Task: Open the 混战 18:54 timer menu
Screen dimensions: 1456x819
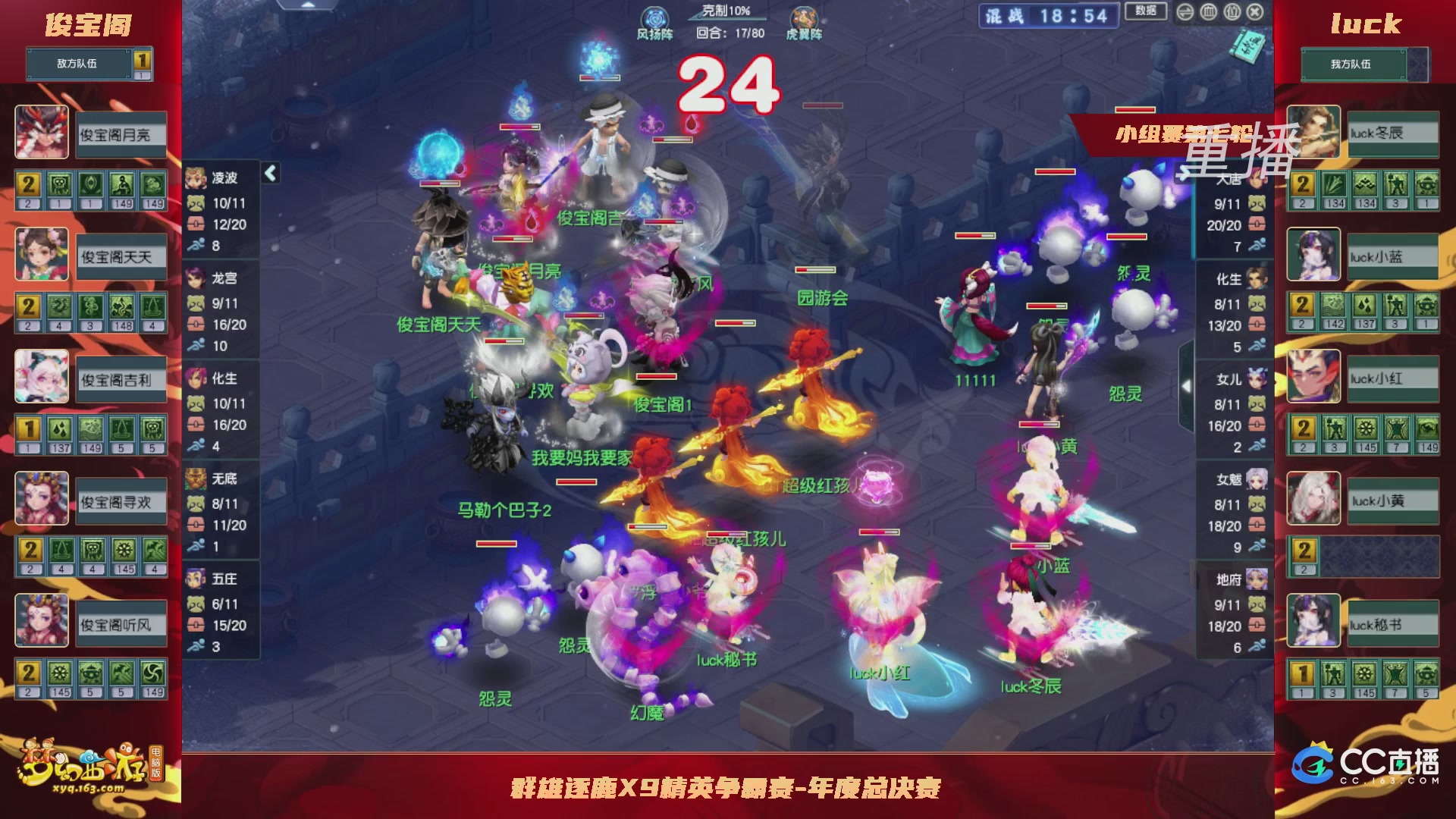Action: [1046, 17]
